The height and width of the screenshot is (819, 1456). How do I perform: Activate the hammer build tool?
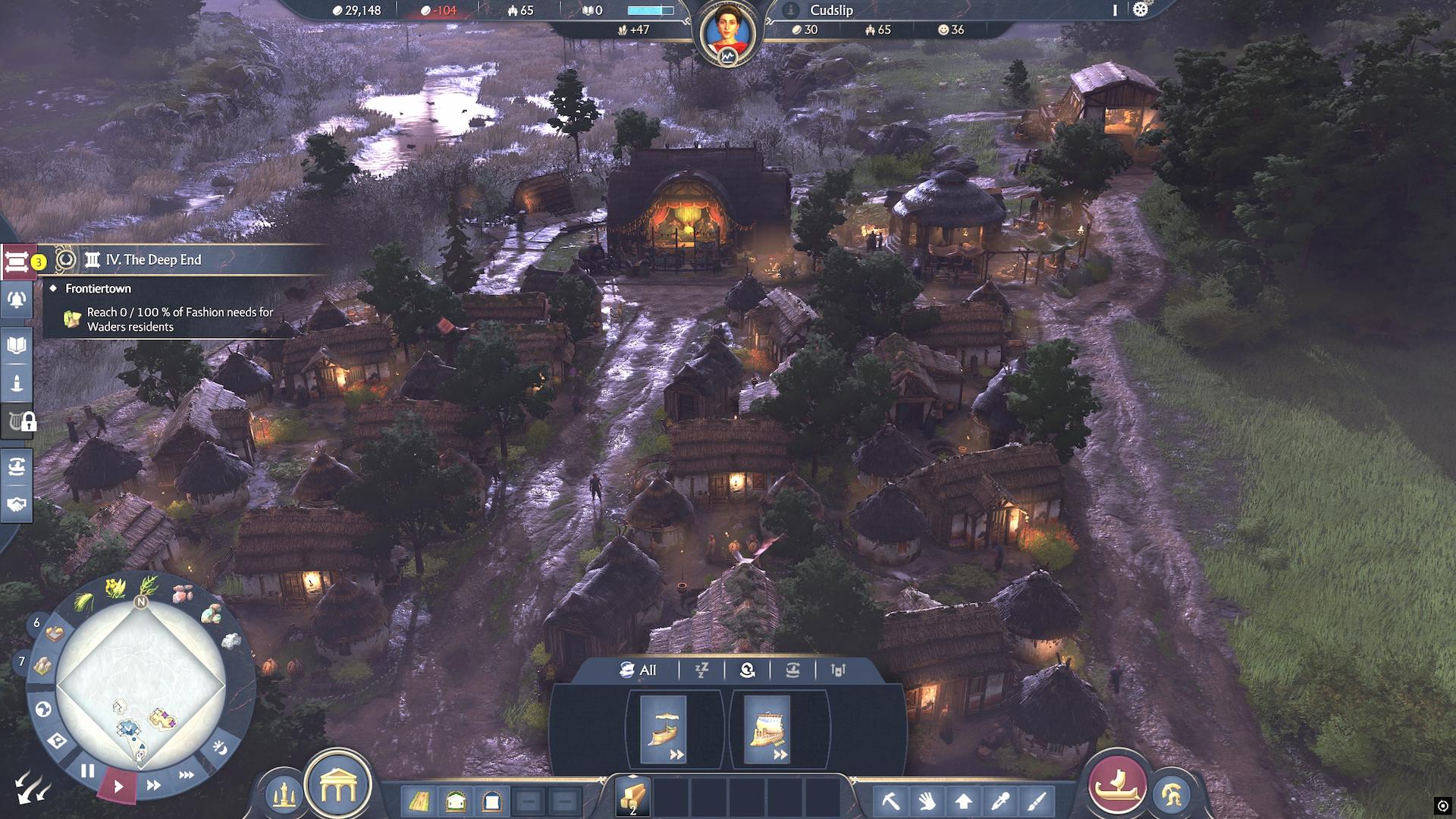coord(890,801)
